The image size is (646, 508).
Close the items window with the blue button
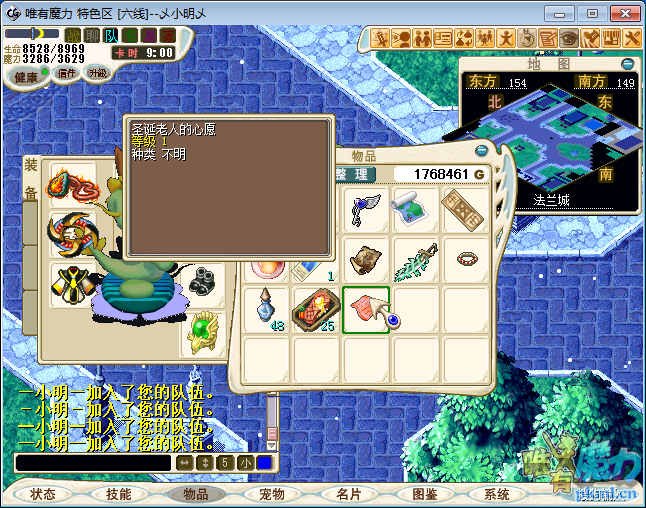click(x=482, y=150)
